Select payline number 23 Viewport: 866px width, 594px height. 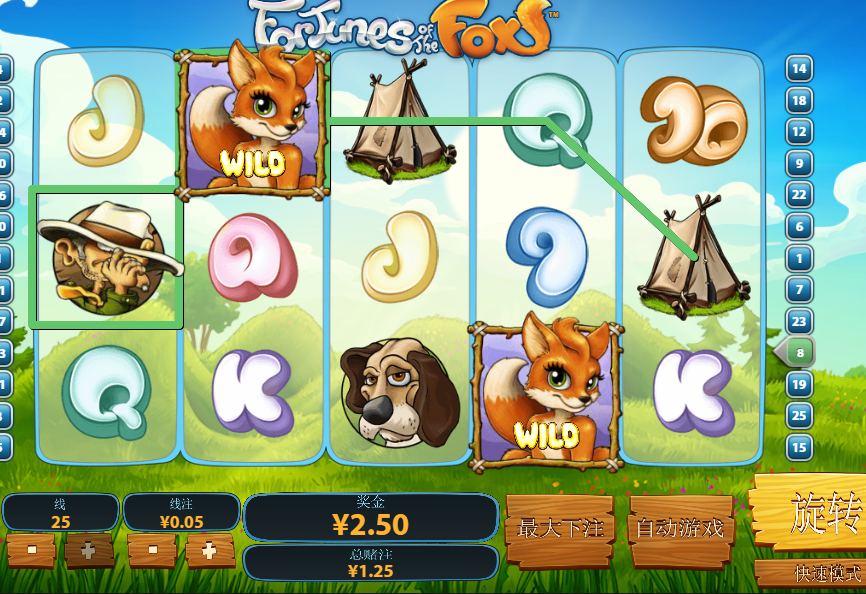[799, 321]
